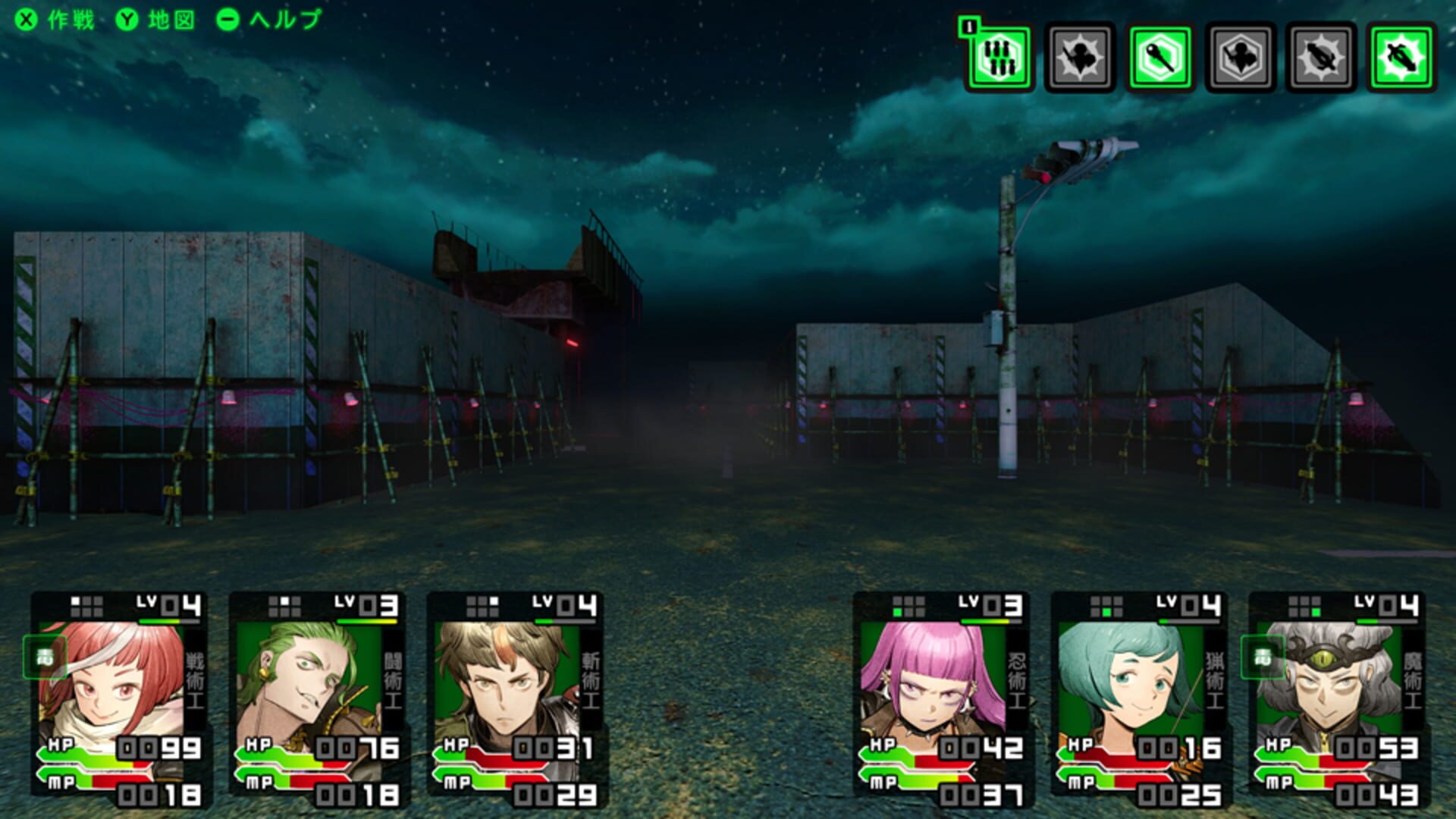Open the crossed-weapons combat icon on far right

tap(1403, 57)
